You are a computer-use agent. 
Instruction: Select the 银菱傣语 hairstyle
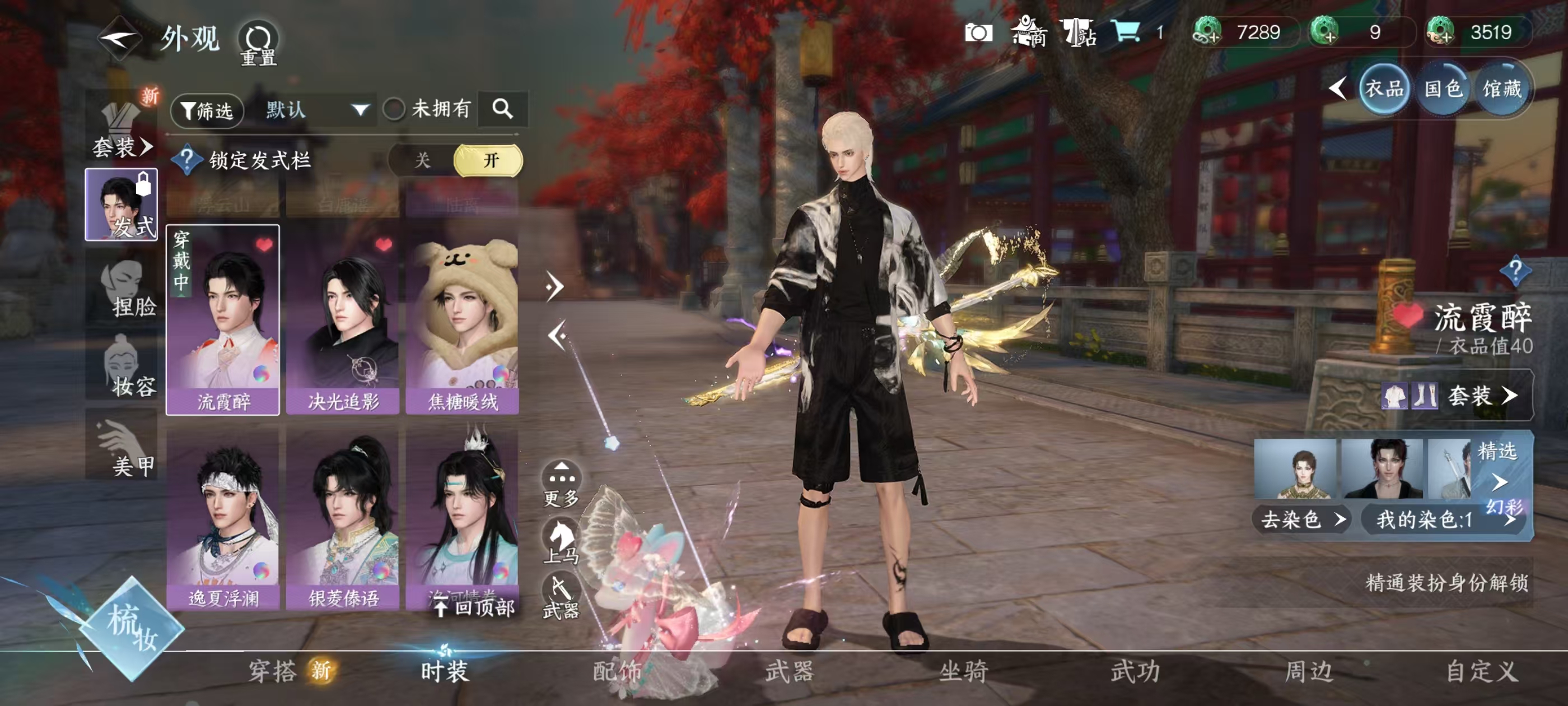(343, 518)
